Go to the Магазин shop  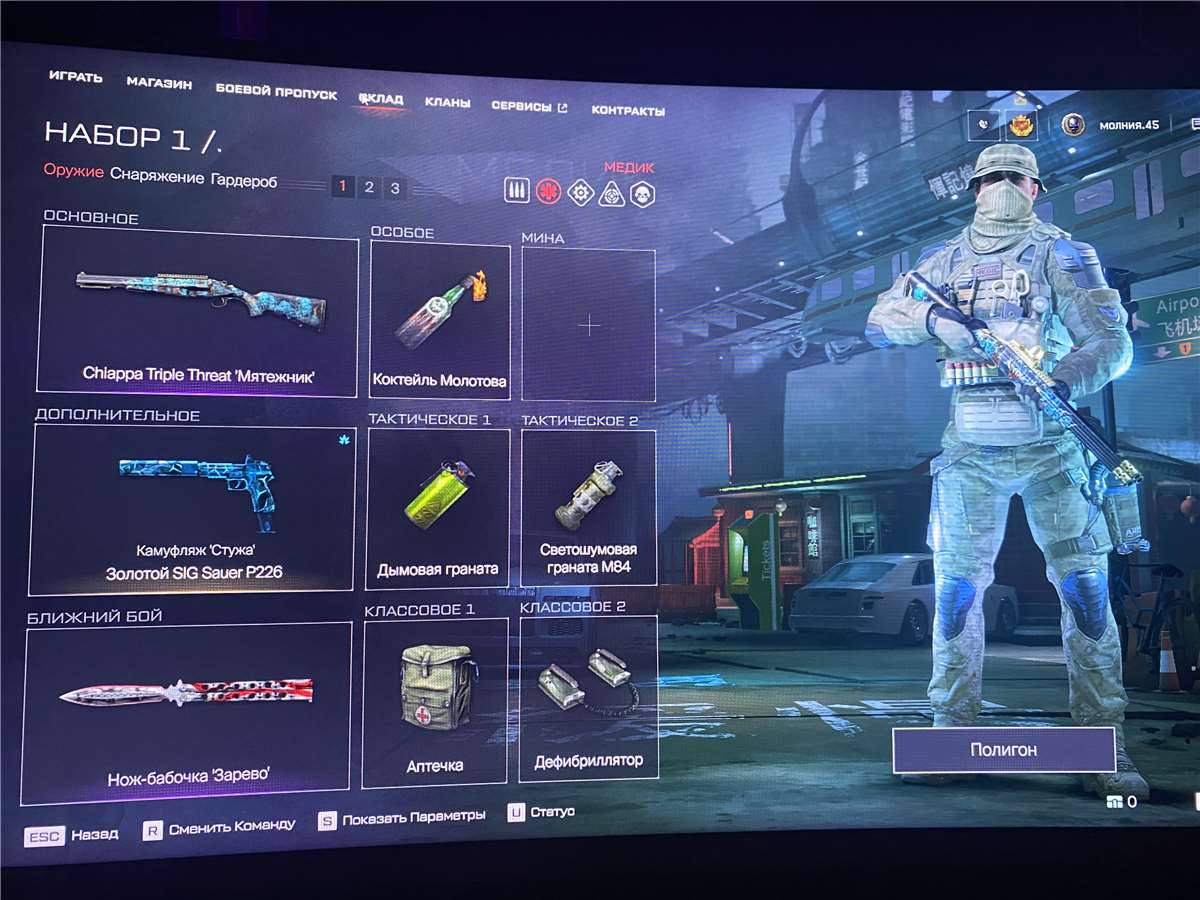159,84
